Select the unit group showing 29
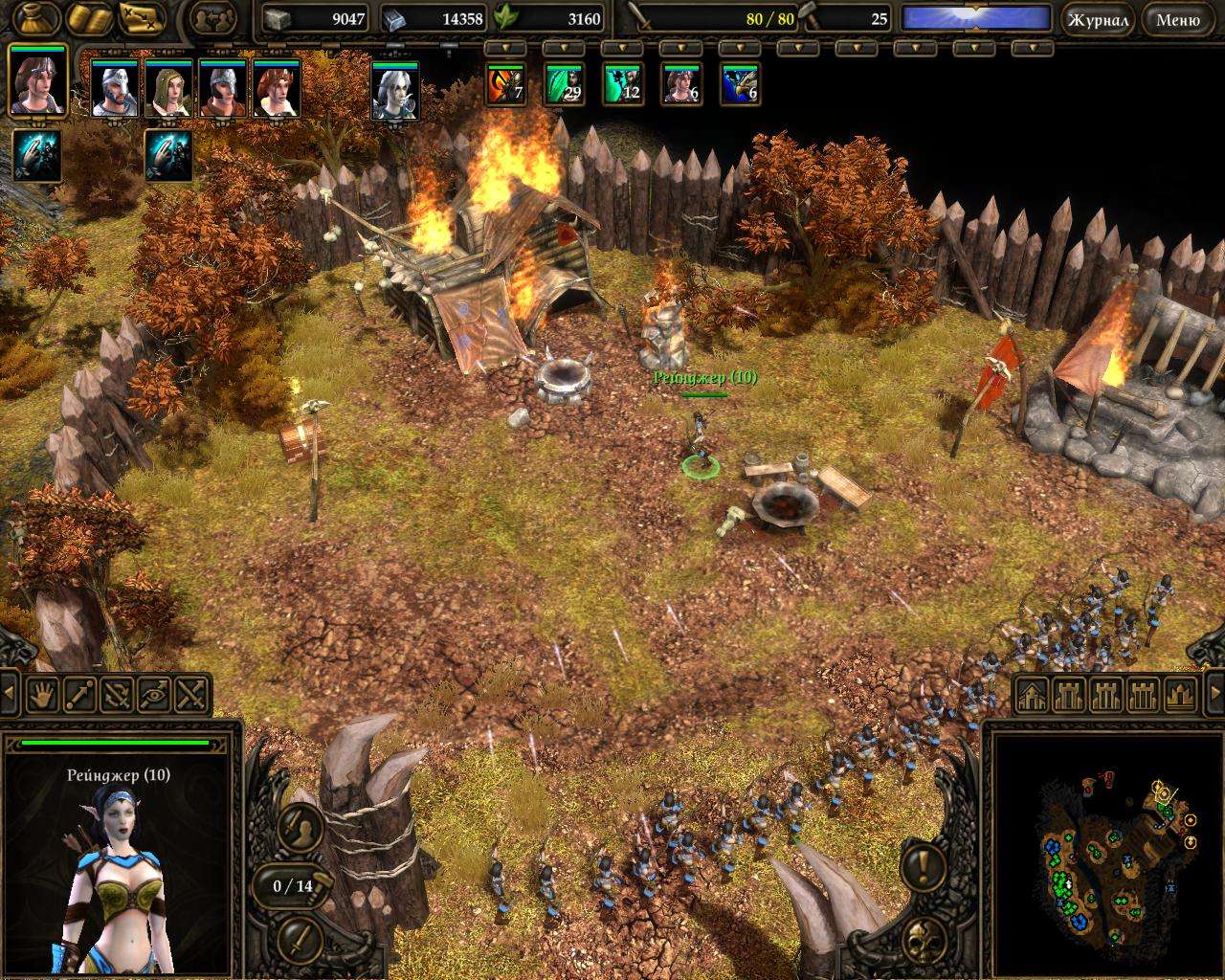Screen dimensions: 1225x980 564,83
